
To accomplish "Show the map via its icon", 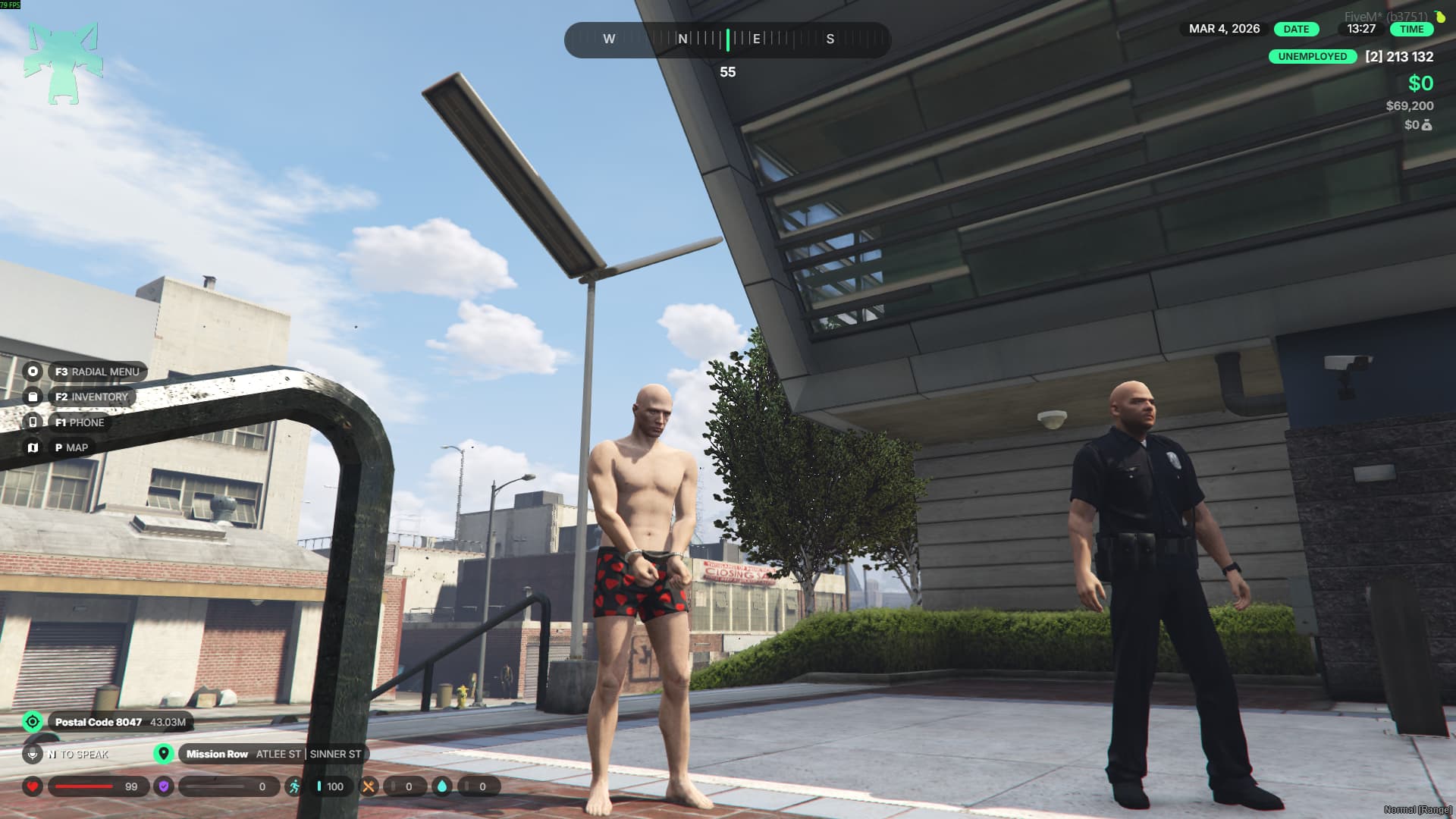I will coord(33,447).
